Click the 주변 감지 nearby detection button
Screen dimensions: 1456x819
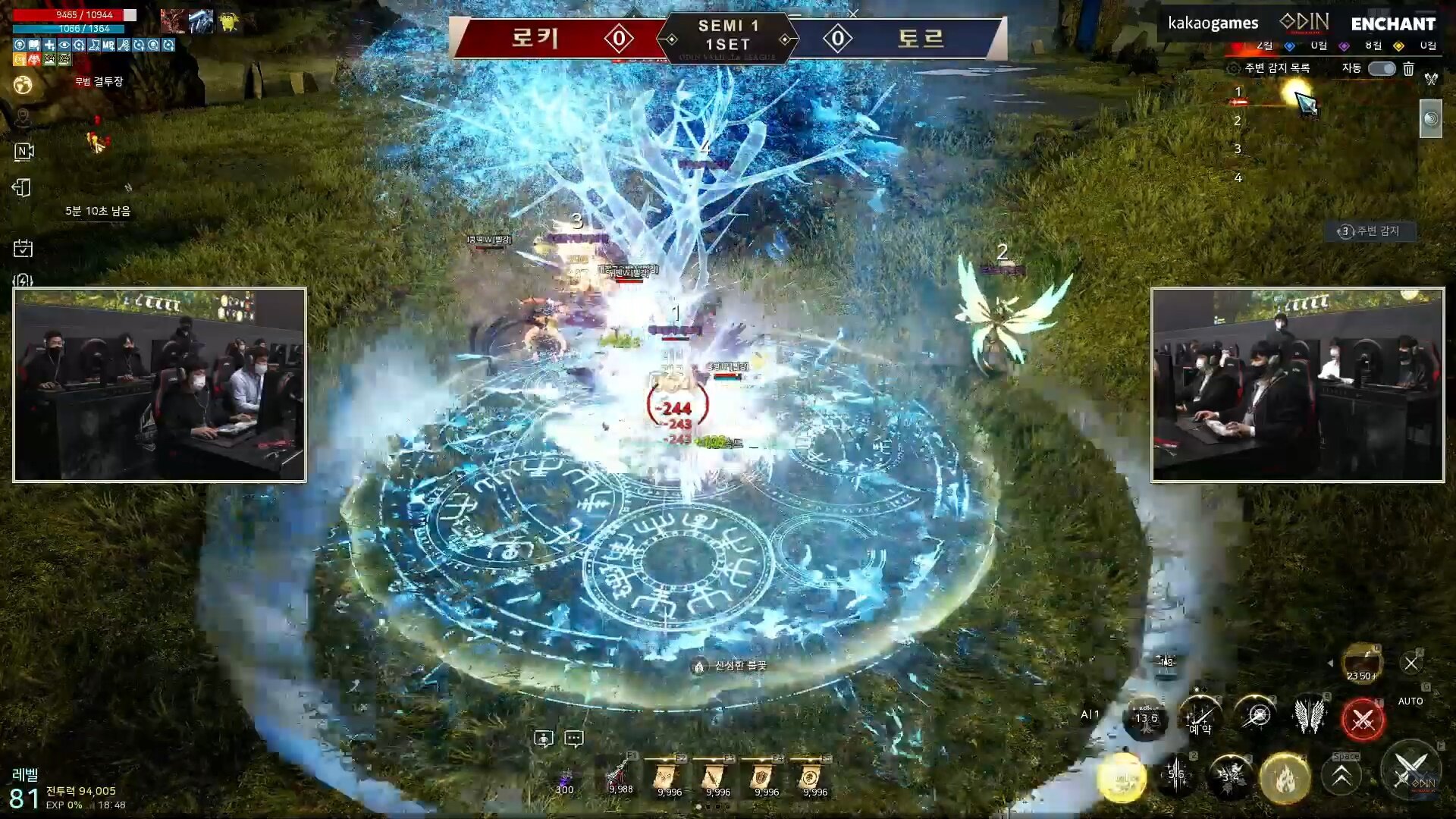point(1370,231)
